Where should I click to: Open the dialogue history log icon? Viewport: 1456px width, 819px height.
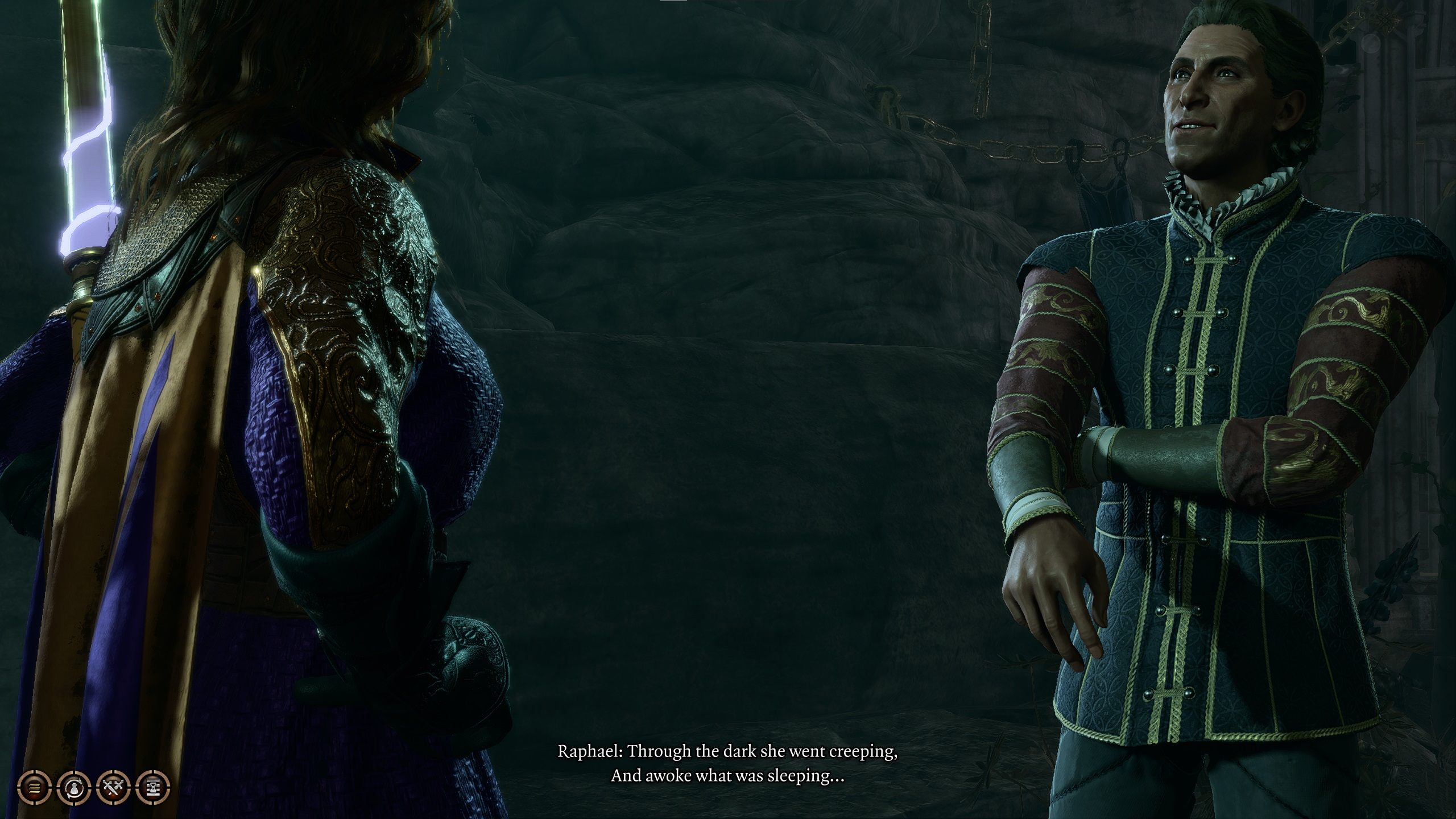(35, 788)
